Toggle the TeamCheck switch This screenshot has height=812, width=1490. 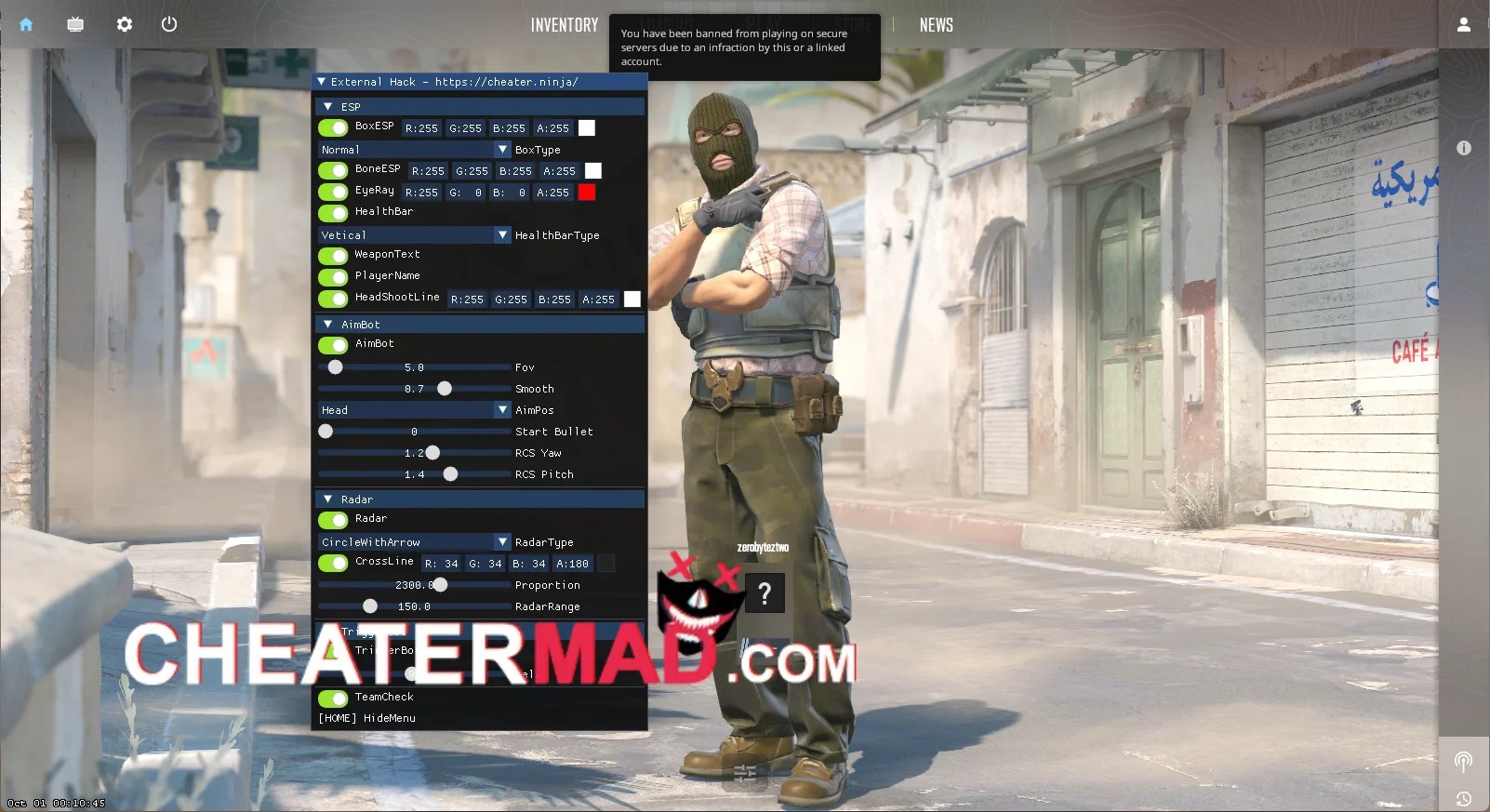click(x=334, y=699)
